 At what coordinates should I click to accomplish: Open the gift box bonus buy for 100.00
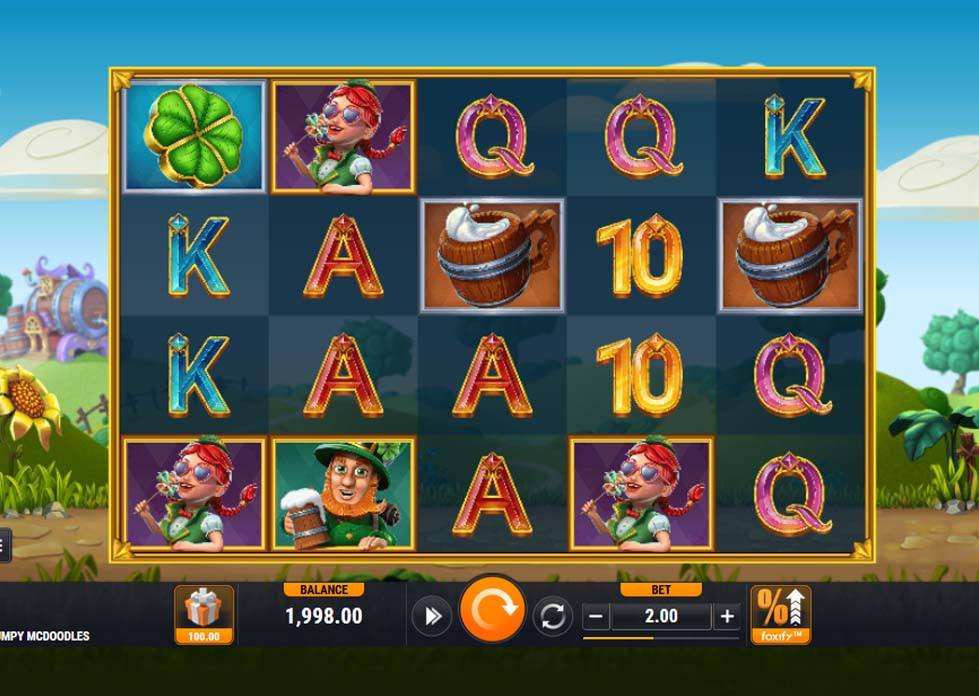coord(204,613)
